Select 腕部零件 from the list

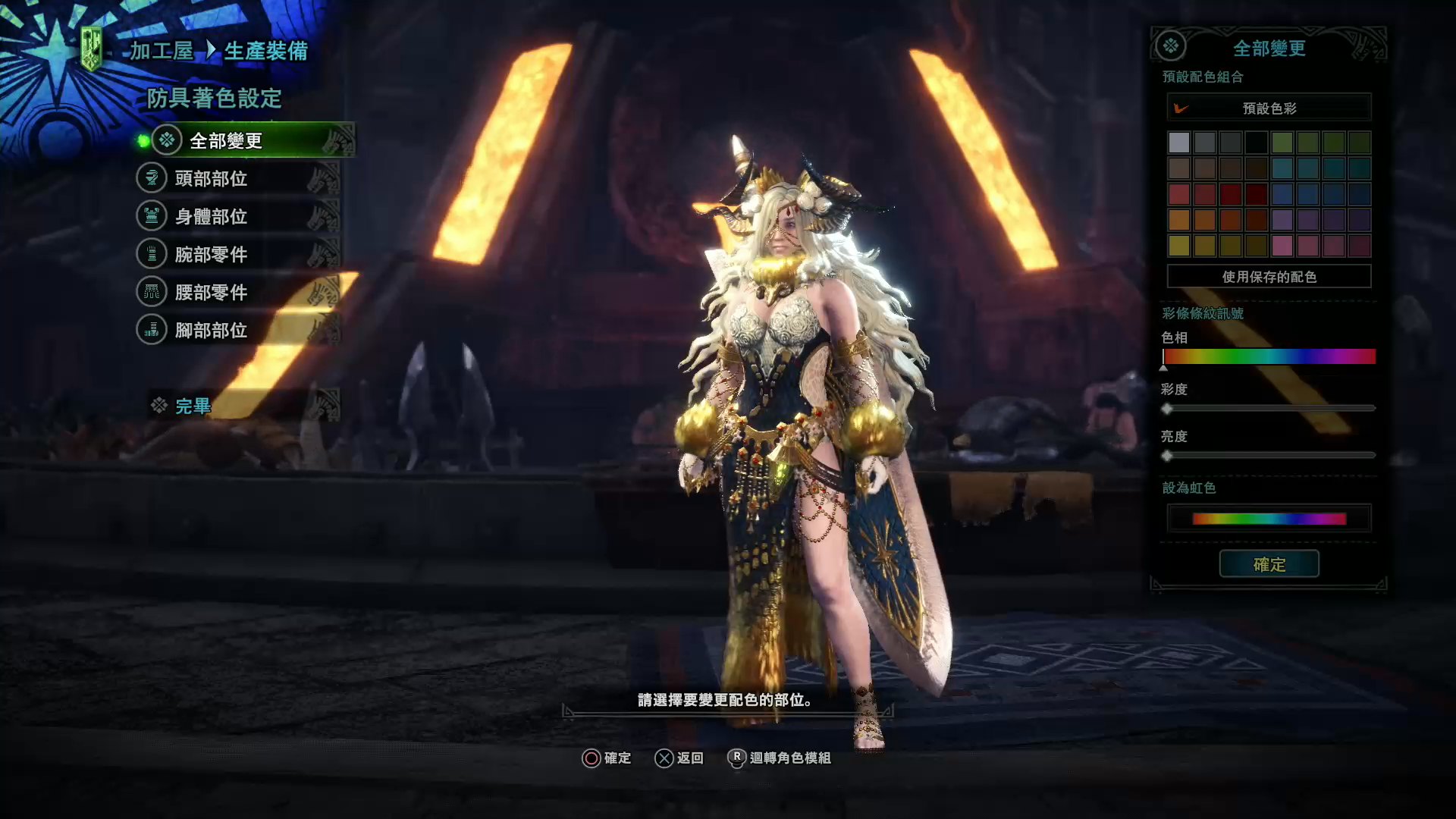(211, 255)
